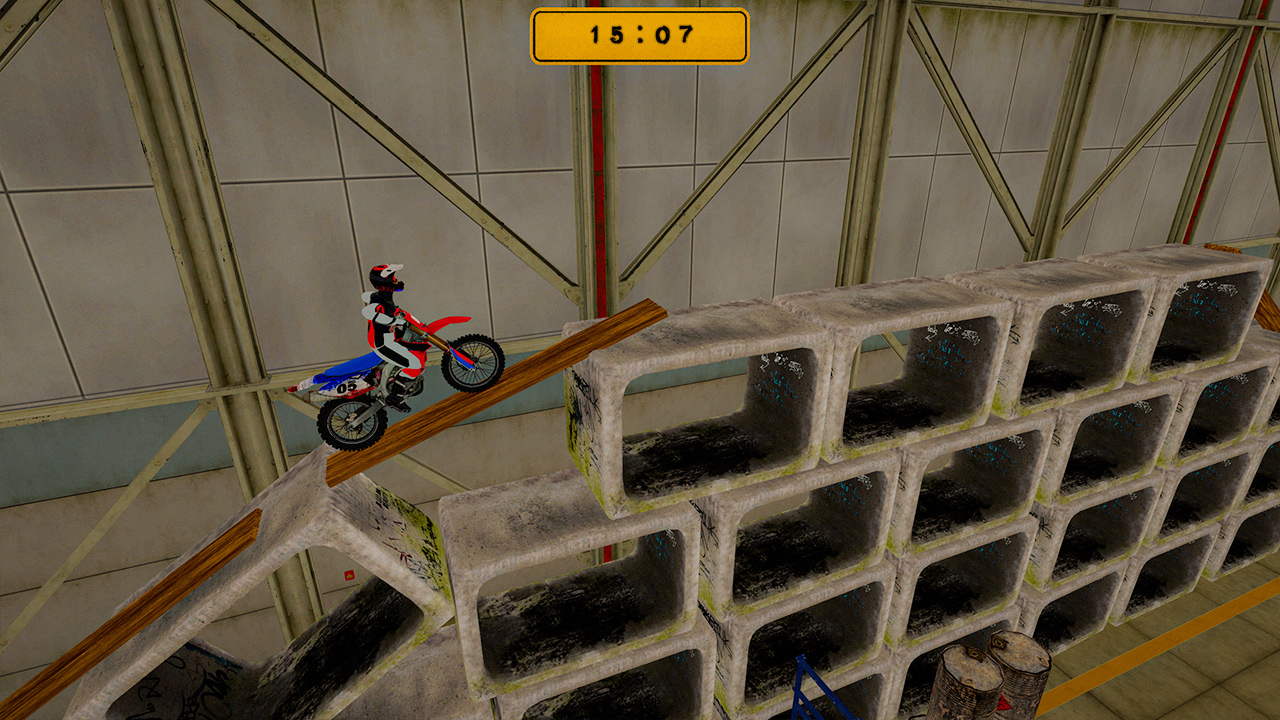The width and height of the screenshot is (1280, 720).
Task: Click the number 05 plate on the bike
Action: (347, 386)
